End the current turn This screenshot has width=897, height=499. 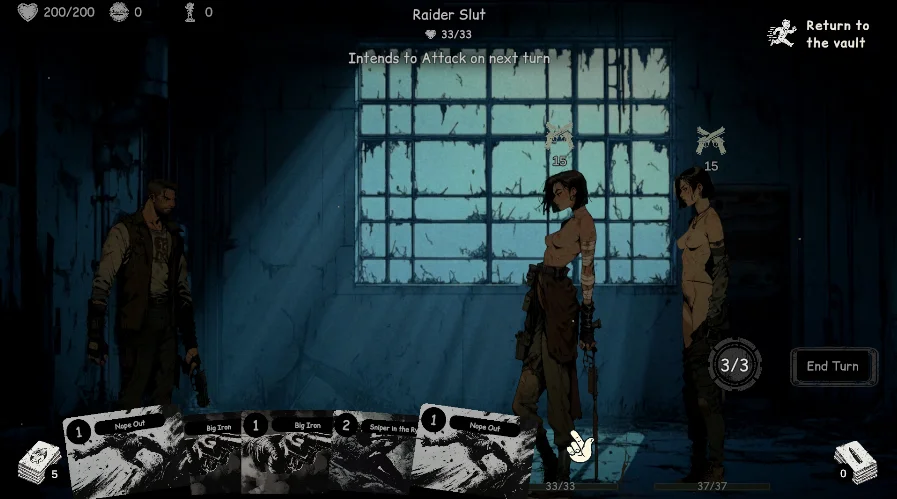pyautogui.click(x=833, y=367)
